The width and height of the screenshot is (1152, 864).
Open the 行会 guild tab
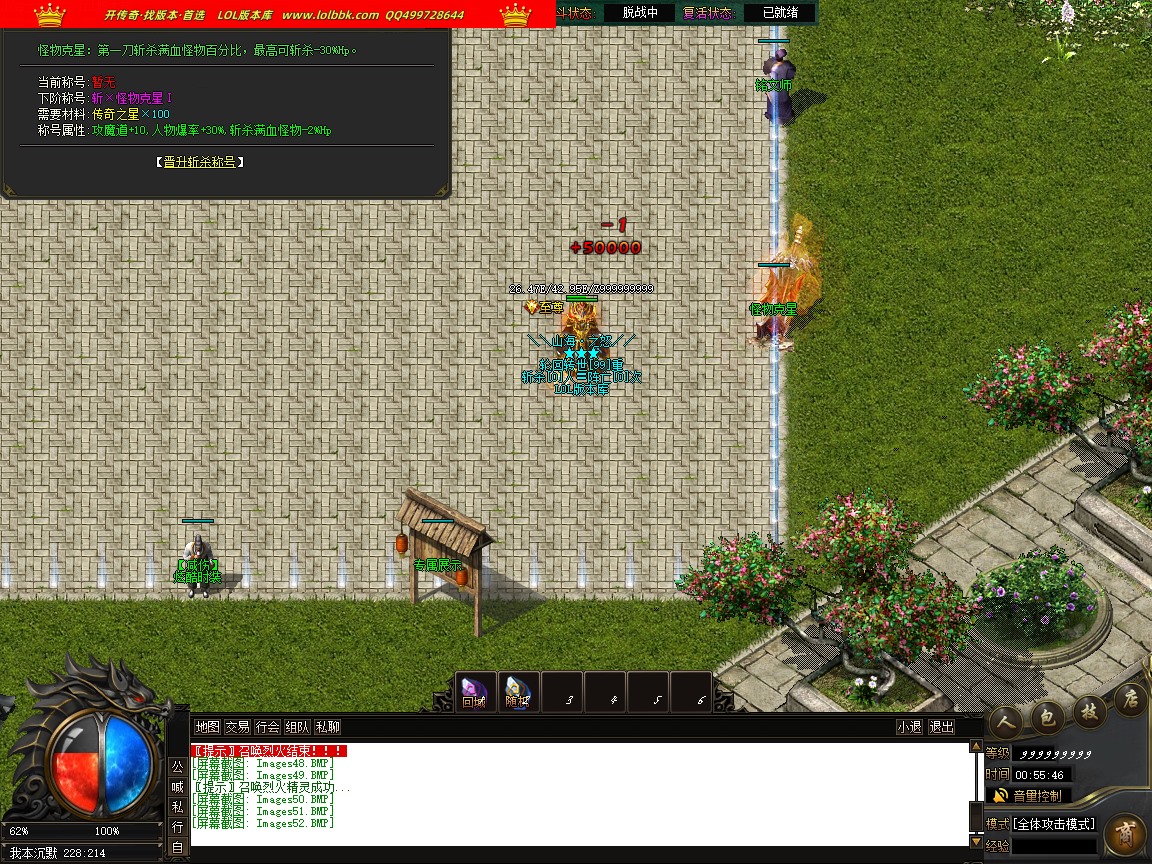point(267,727)
